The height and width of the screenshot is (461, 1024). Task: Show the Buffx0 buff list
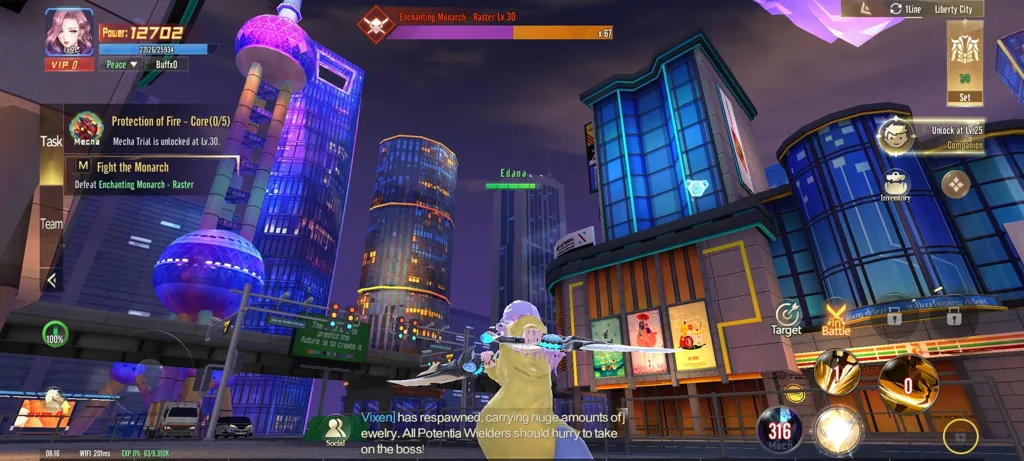tap(167, 65)
